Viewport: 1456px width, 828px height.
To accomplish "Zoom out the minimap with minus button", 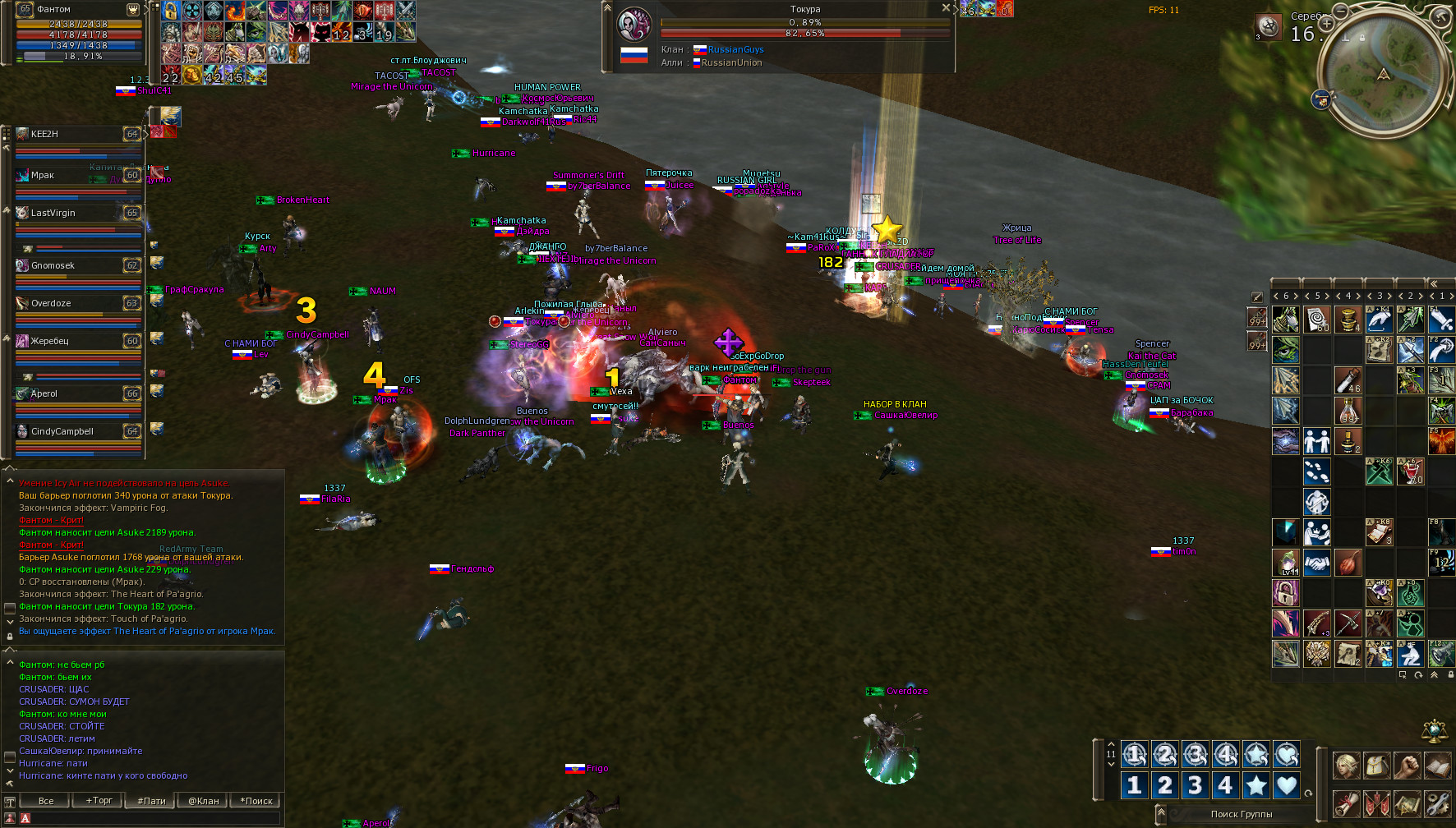I will [x=1340, y=11].
